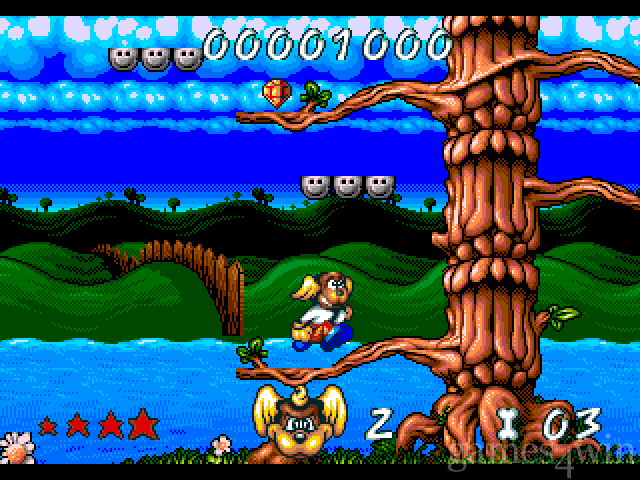Select the bone counter icon
Screen dimensions: 640x480
tap(507, 424)
